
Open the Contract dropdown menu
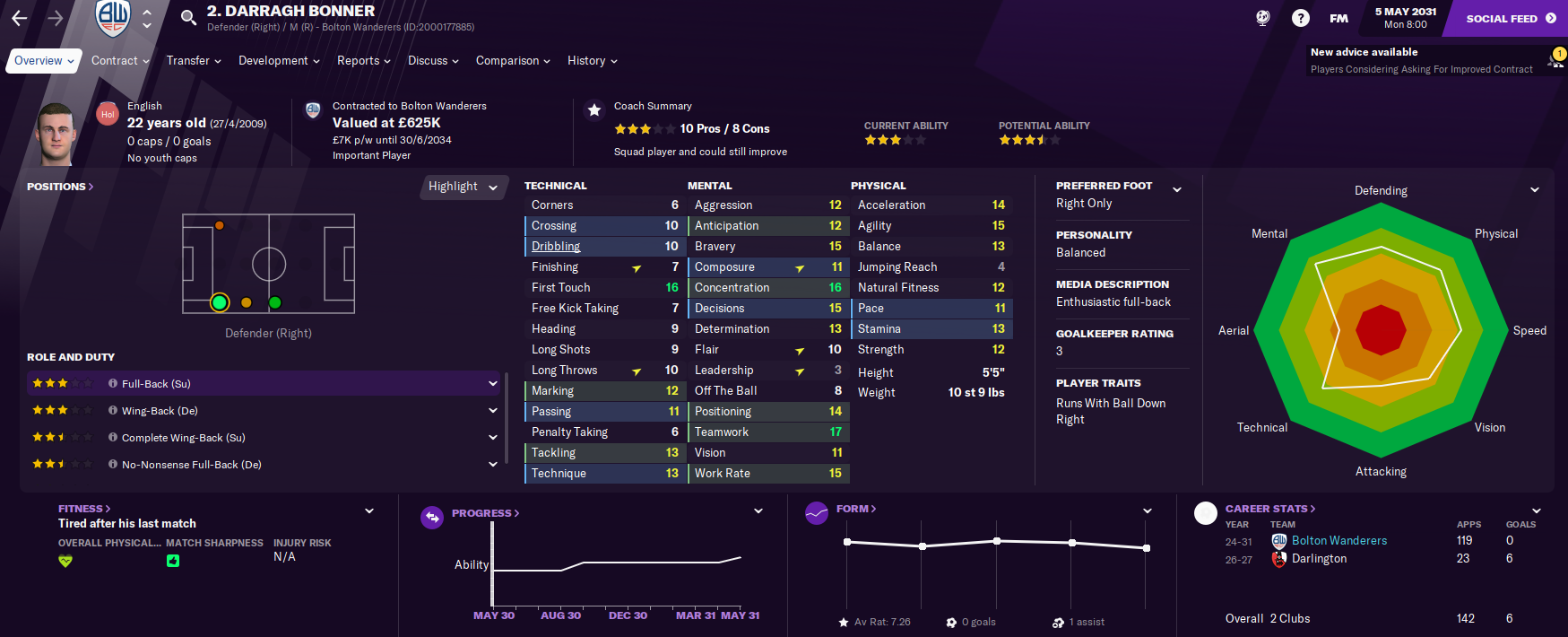click(120, 61)
